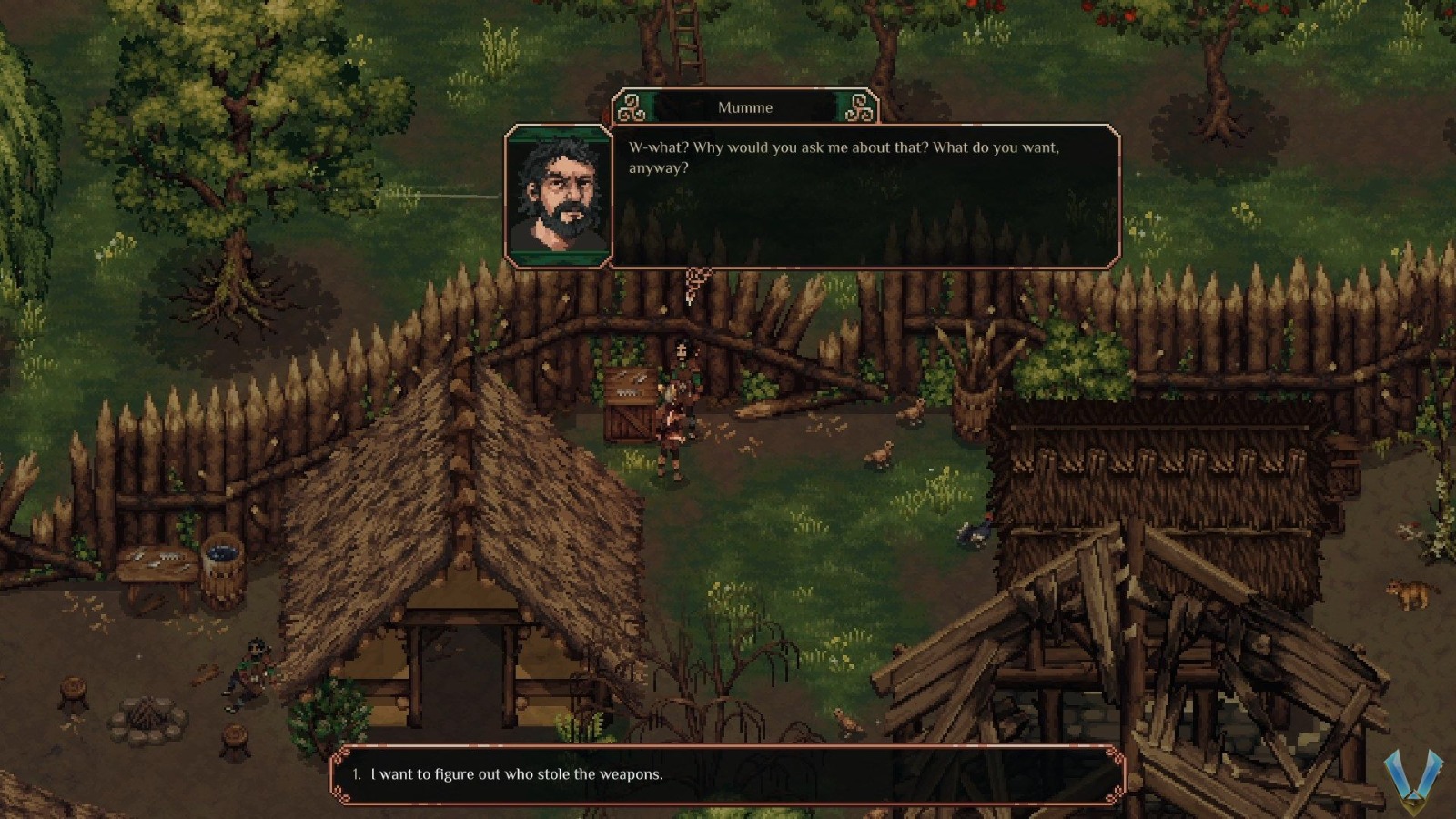Click the Mumme name banner
This screenshot has width=1456, height=819.
point(744,107)
